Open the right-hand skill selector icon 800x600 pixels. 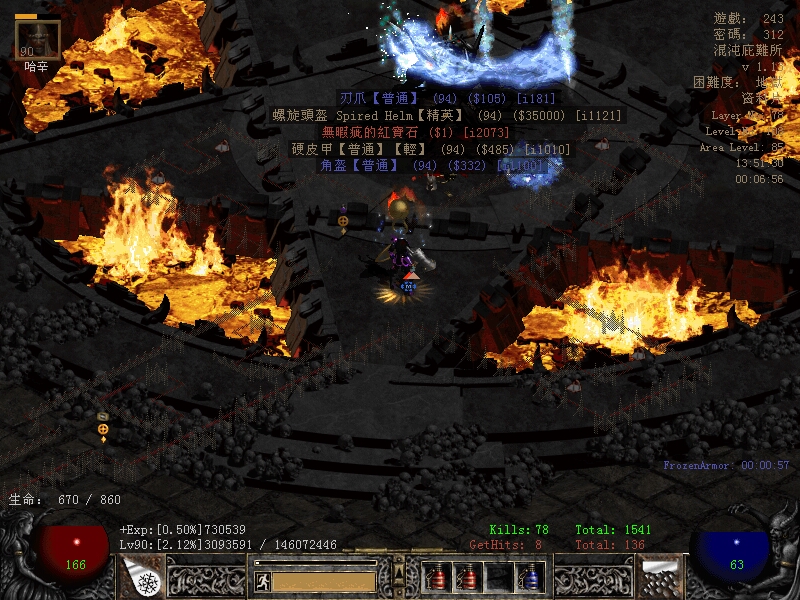(658, 576)
